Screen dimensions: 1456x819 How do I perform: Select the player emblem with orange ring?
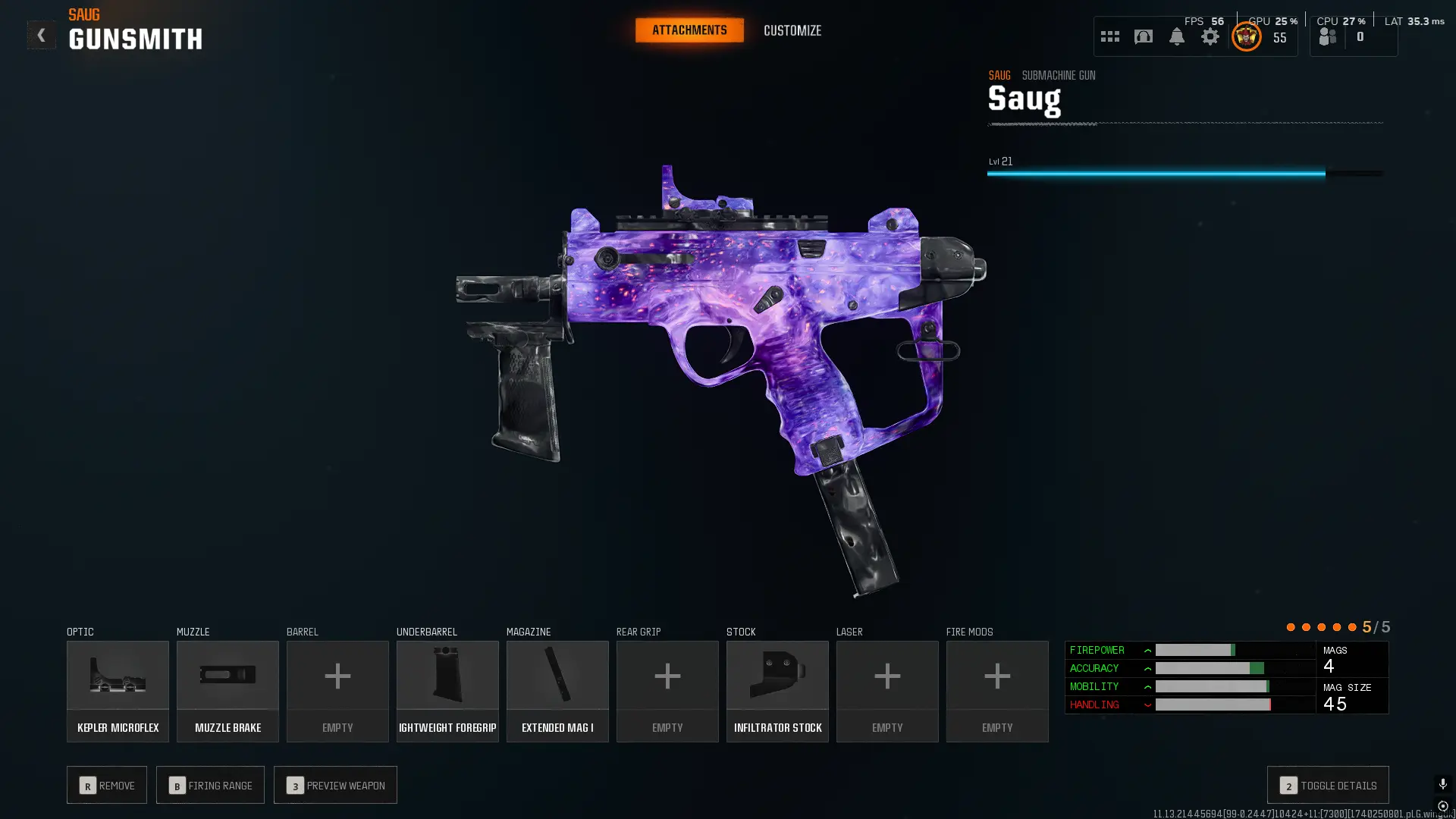pos(1247,36)
